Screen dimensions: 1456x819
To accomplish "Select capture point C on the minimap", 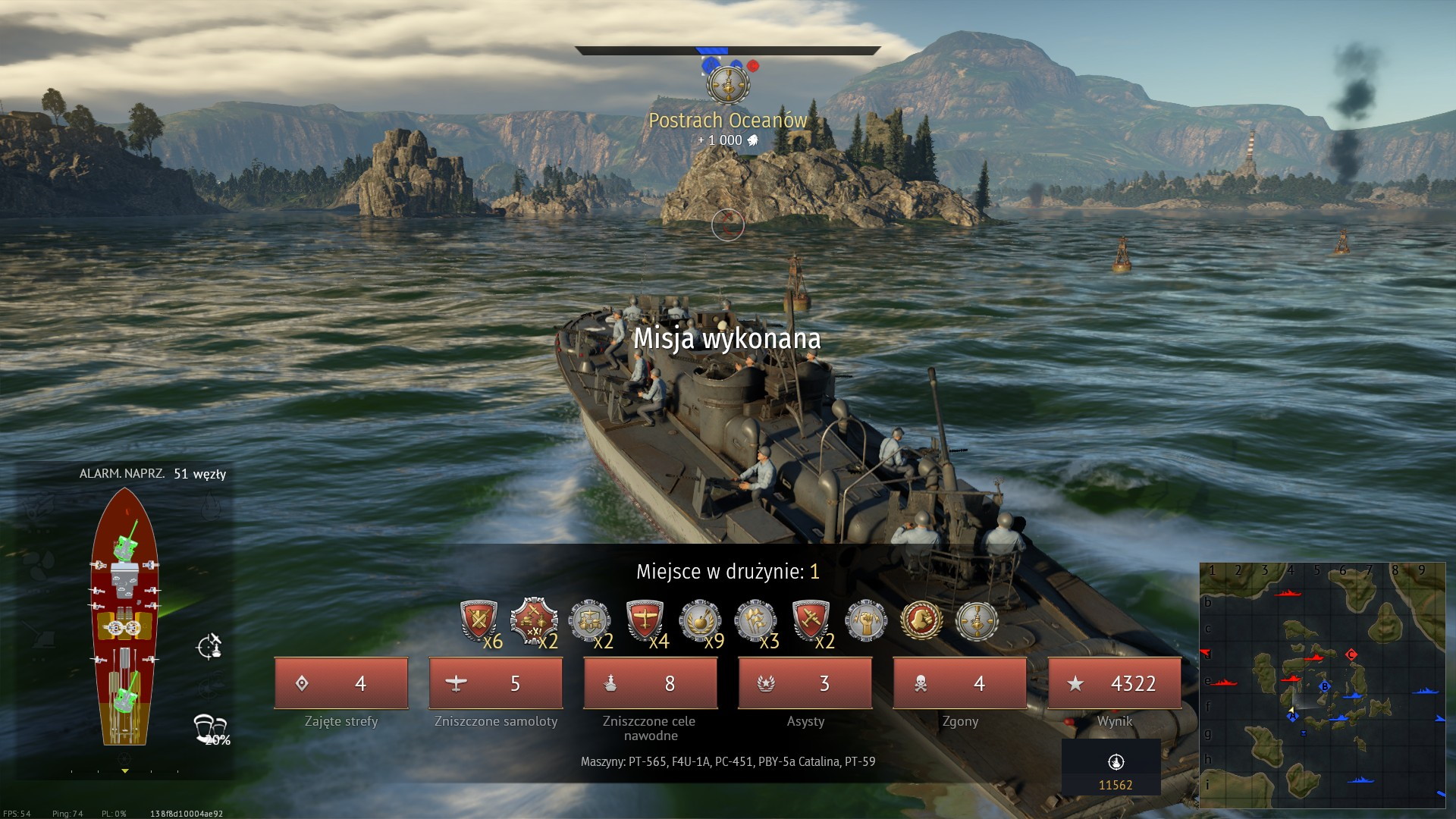I will click(x=1351, y=654).
